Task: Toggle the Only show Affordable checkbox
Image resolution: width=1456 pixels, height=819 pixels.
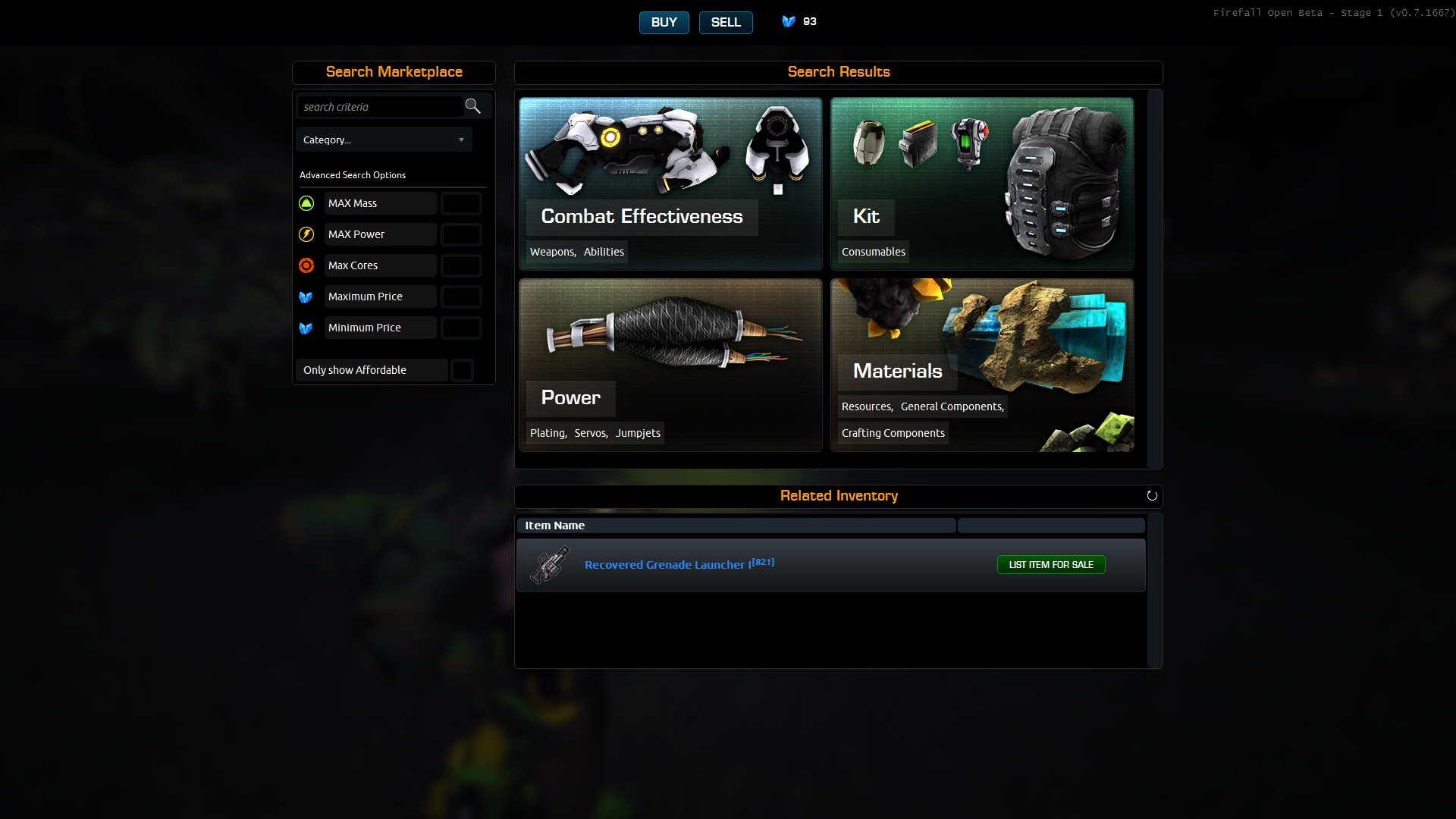Action: click(462, 370)
